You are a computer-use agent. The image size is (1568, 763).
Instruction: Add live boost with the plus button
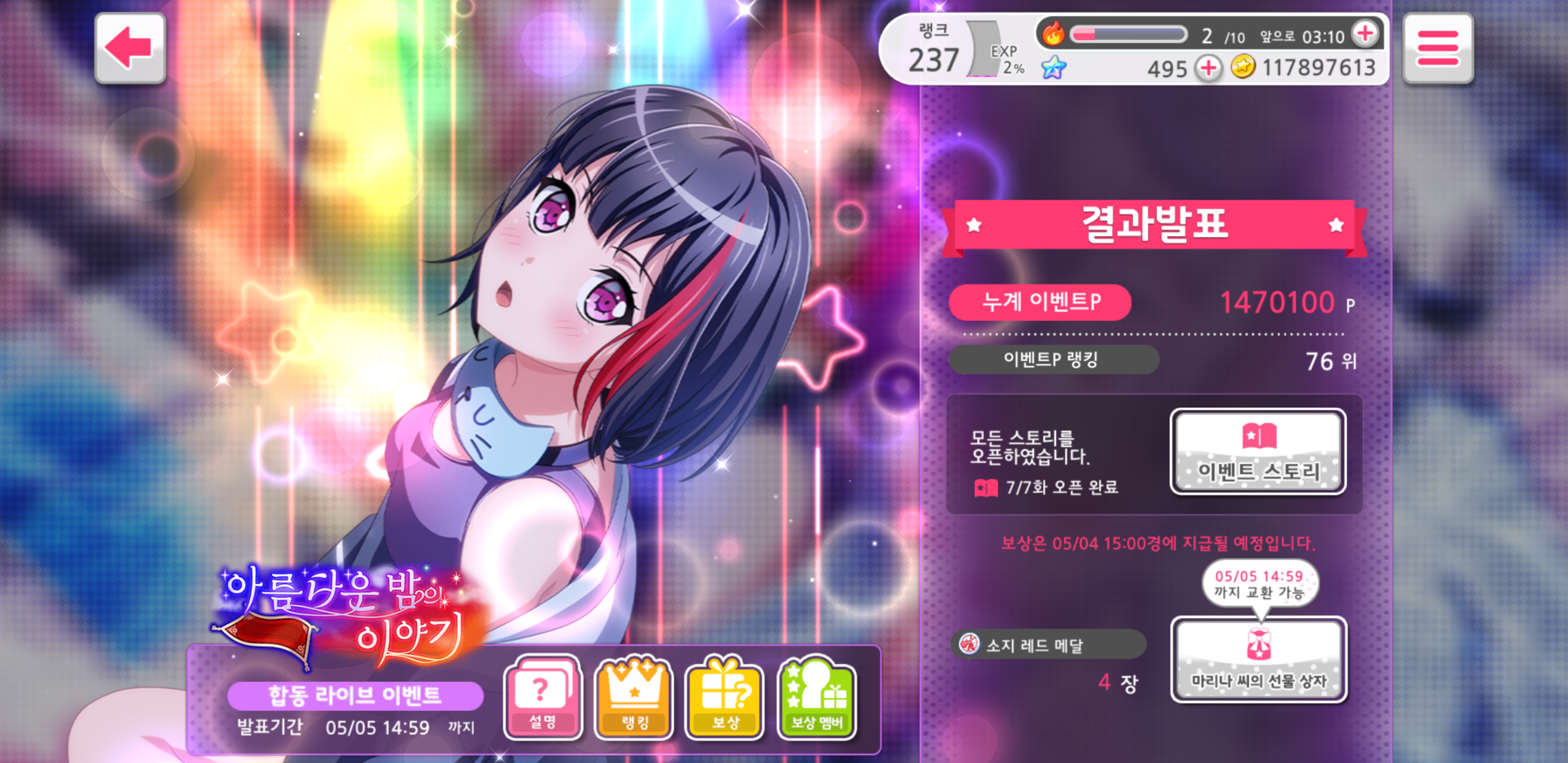pos(1365,33)
